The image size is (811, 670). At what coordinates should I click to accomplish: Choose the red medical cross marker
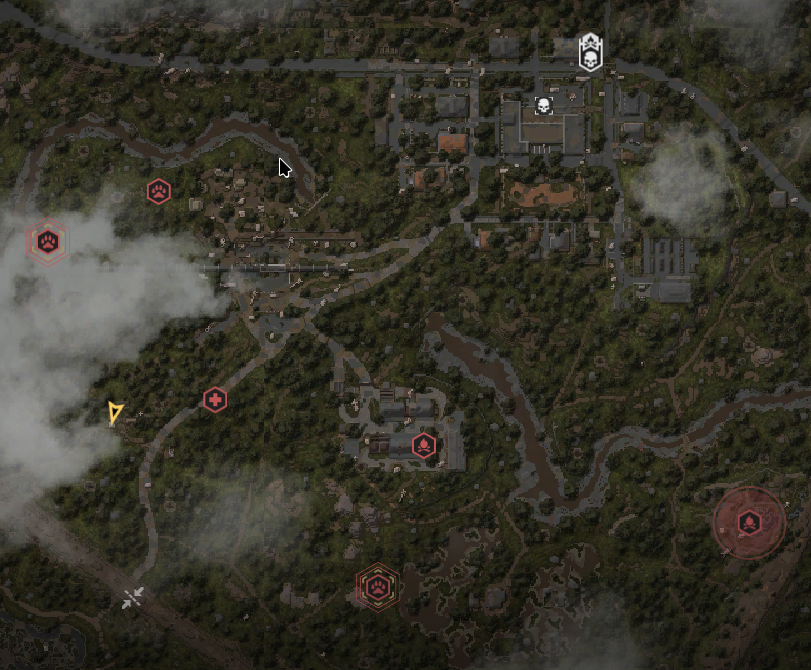pos(214,400)
